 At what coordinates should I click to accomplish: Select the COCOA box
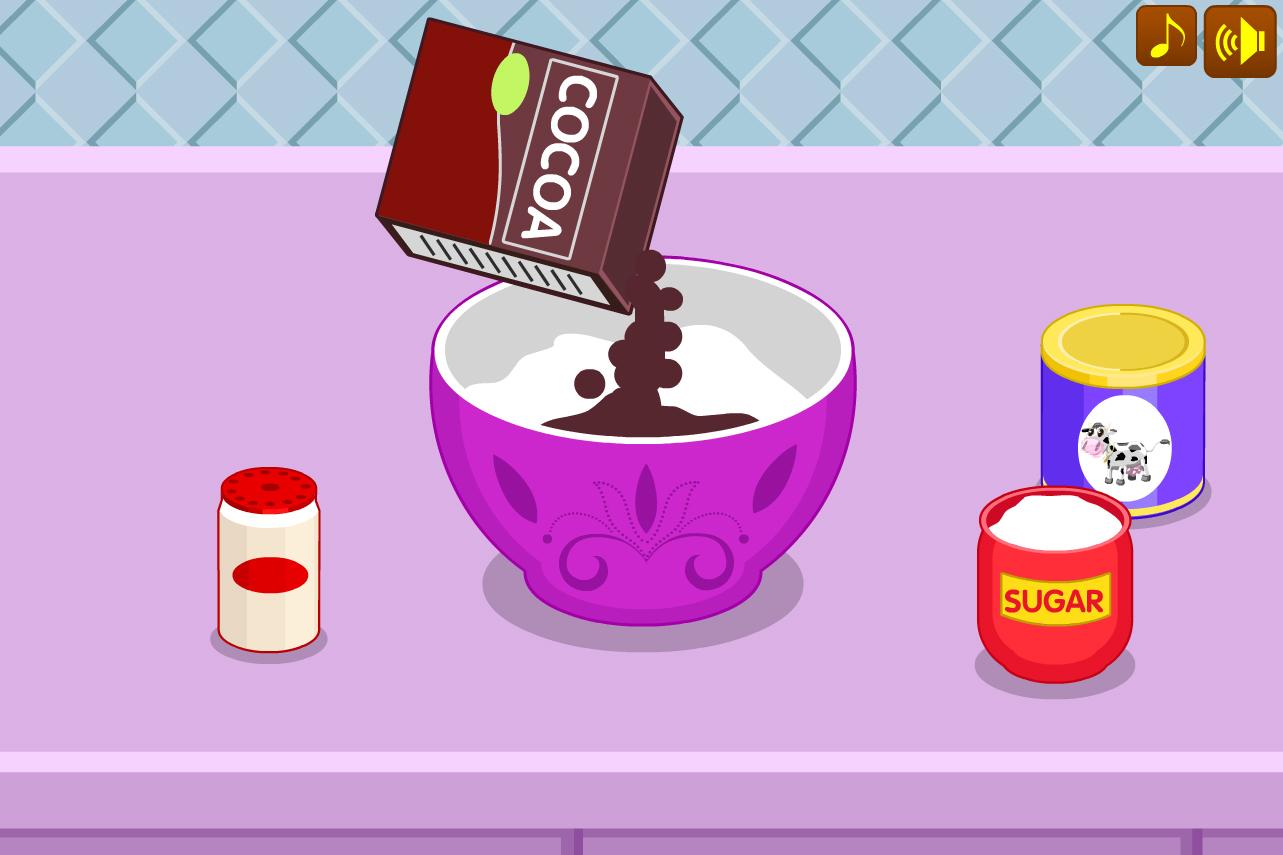(520, 150)
